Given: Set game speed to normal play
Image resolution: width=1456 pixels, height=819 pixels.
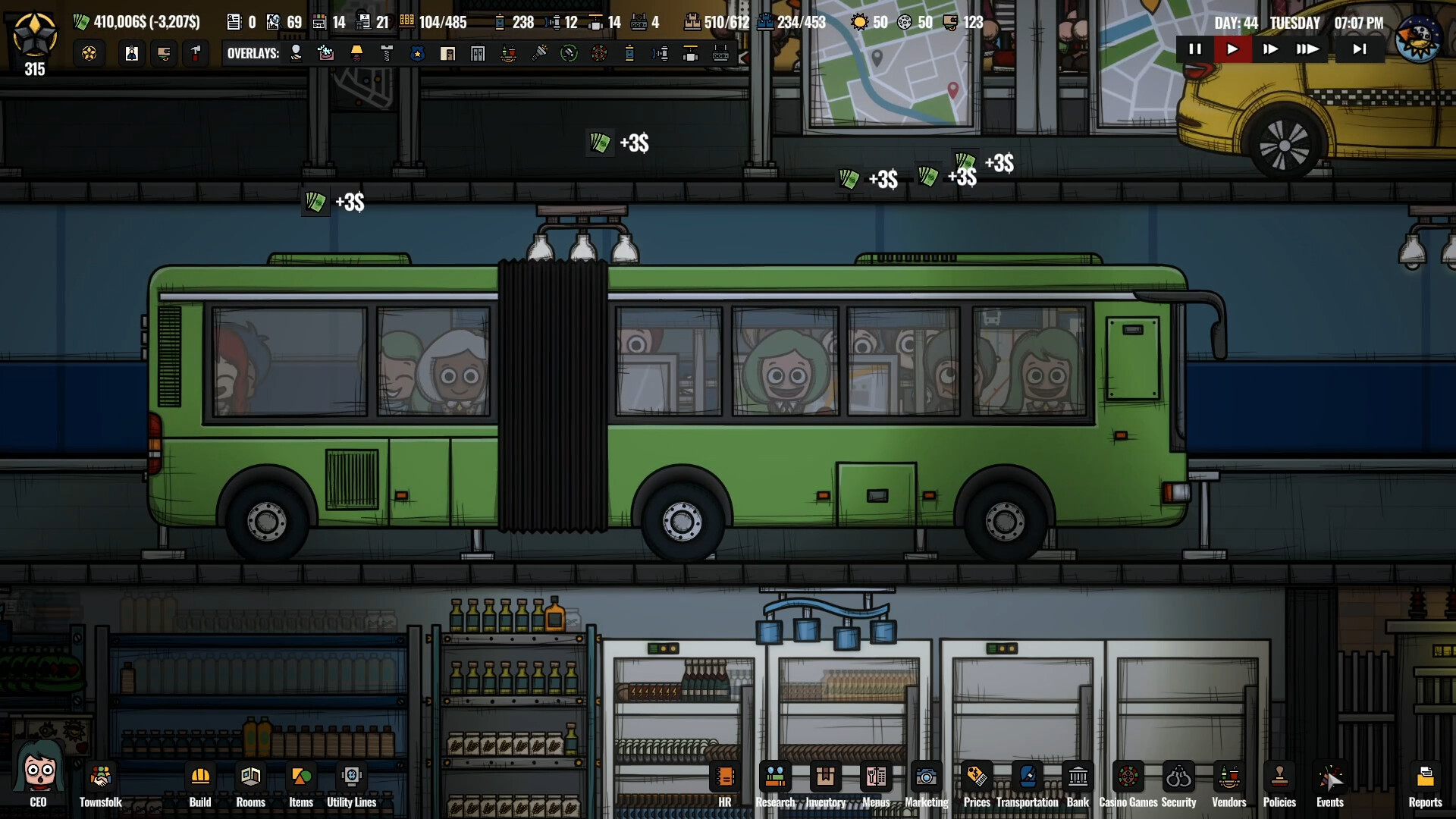Looking at the screenshot, I should [x=1232, y=49].
